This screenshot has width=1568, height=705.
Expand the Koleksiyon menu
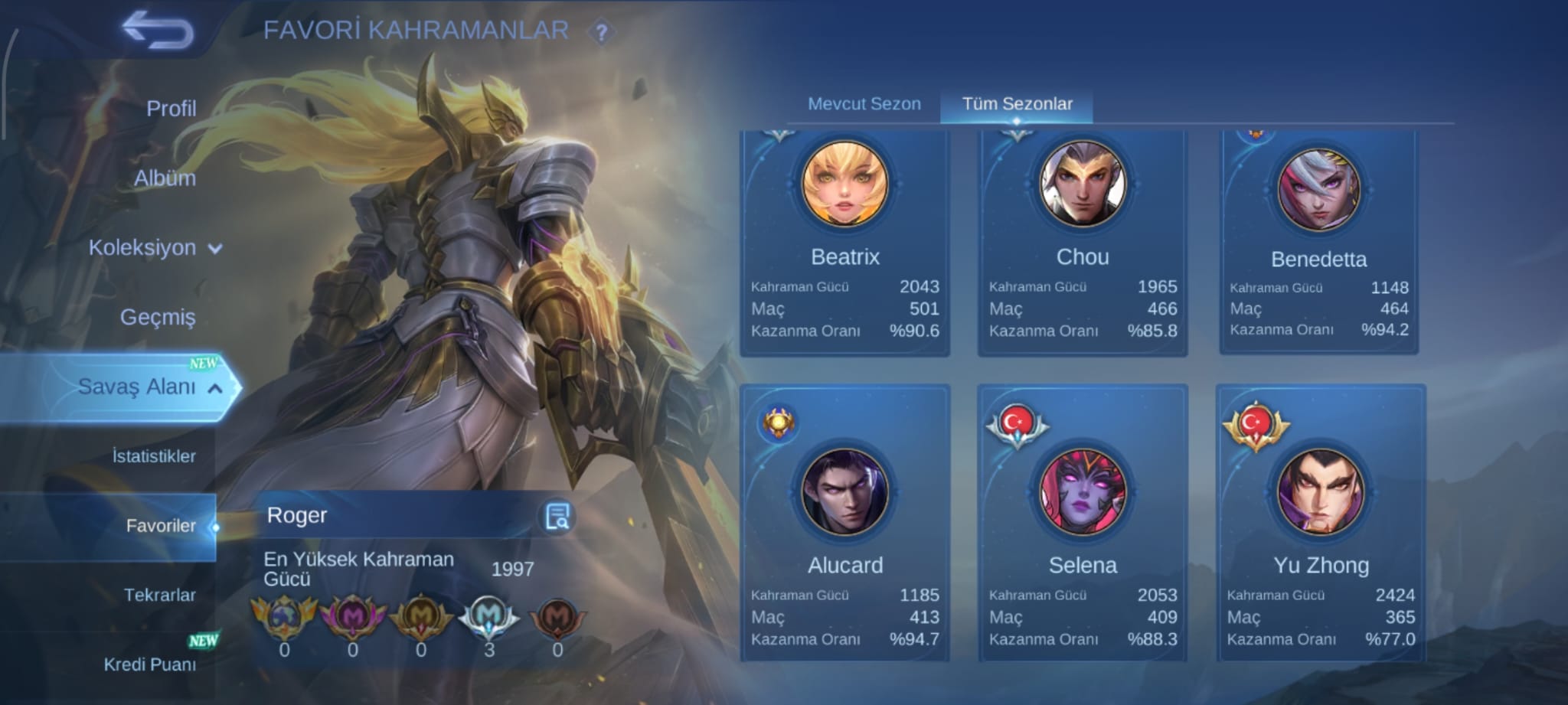[153, 248]
